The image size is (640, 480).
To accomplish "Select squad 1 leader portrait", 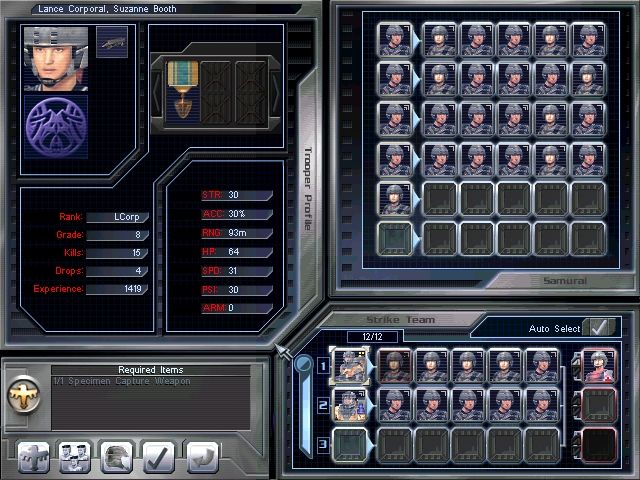I will click(350, 366).
